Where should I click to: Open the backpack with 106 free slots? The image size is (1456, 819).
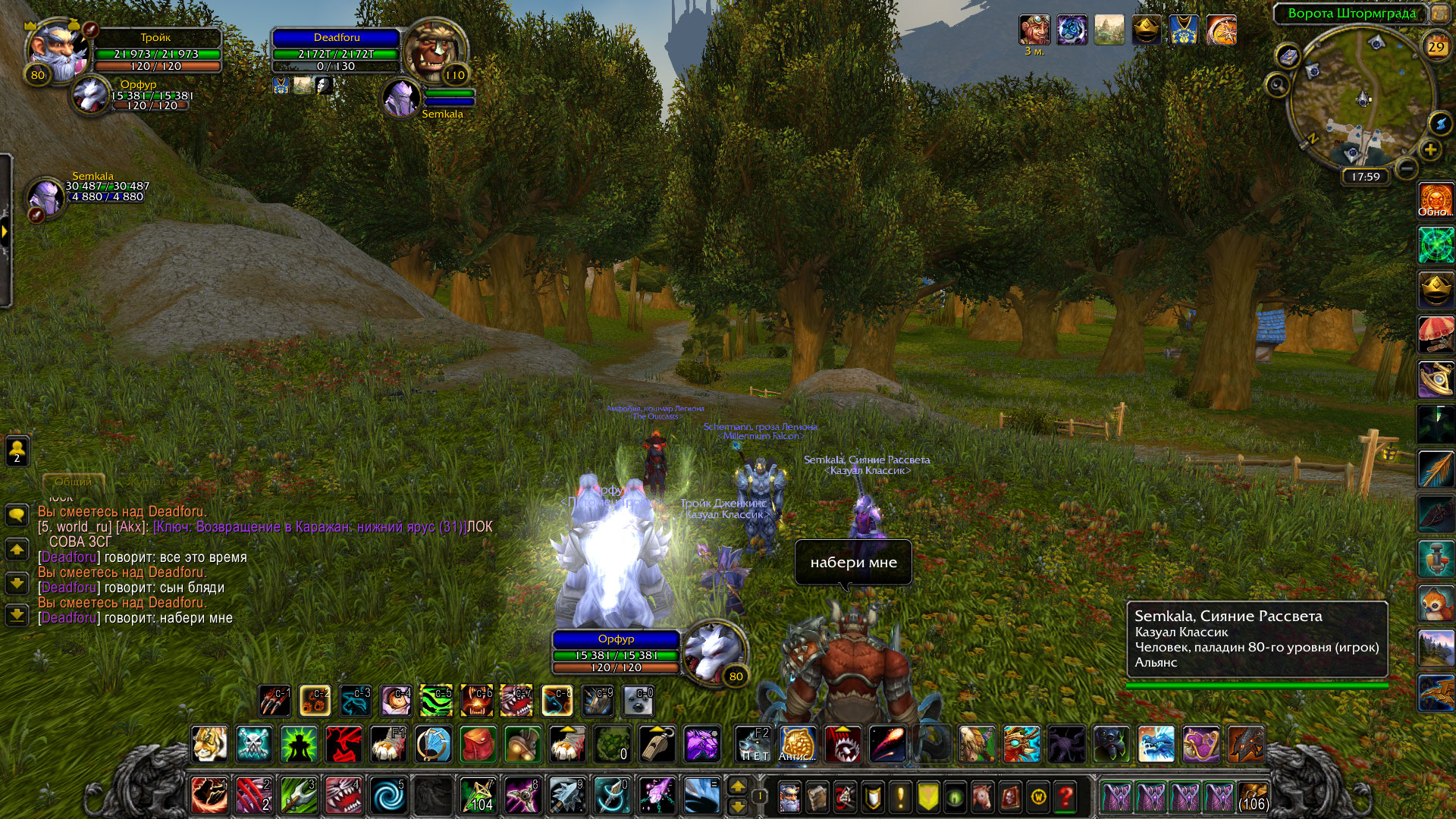[x=1253, y=797]
